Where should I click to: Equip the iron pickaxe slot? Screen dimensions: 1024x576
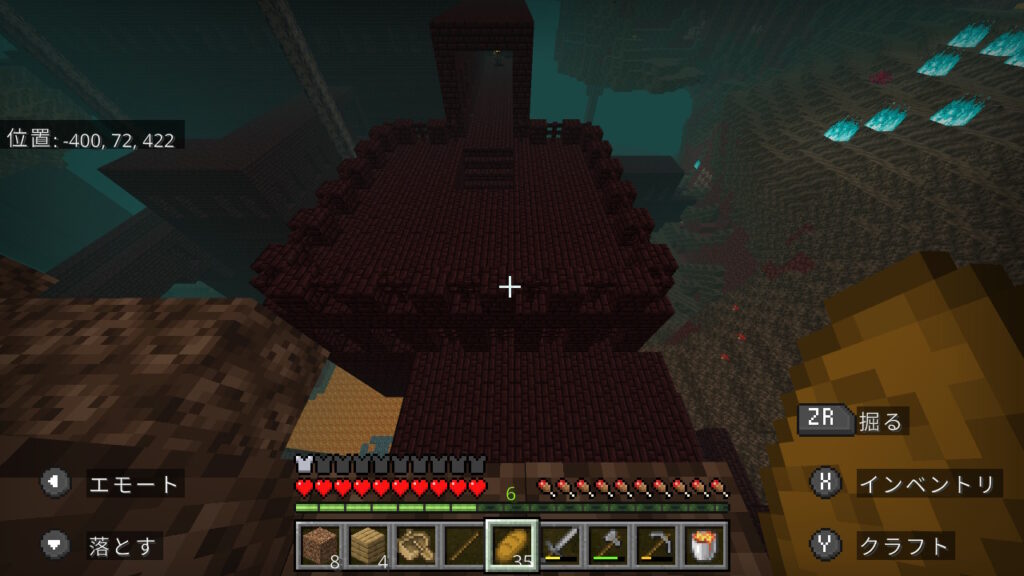tap(656, 545)
